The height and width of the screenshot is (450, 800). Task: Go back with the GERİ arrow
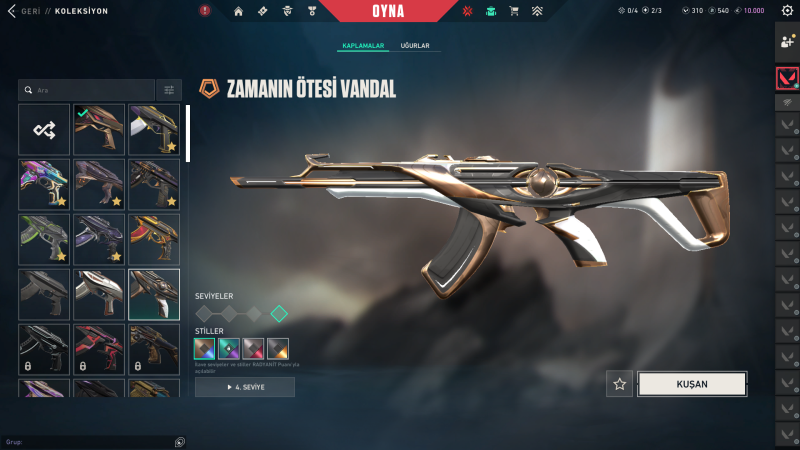tap(12, 11)
